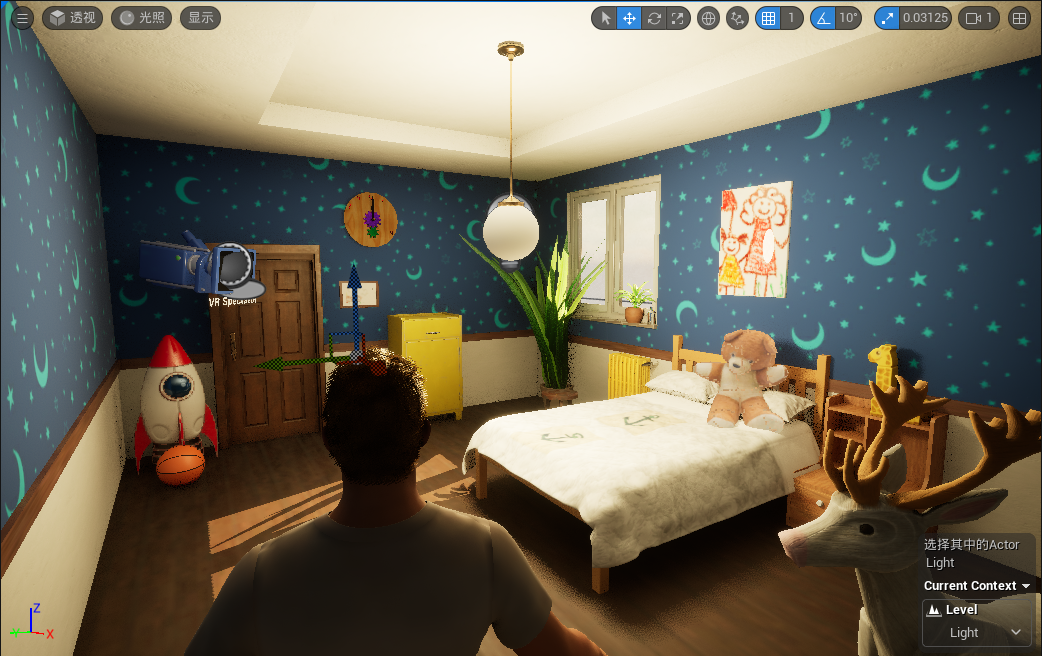Toggle rotation angle snapping

tap(822, 18)
